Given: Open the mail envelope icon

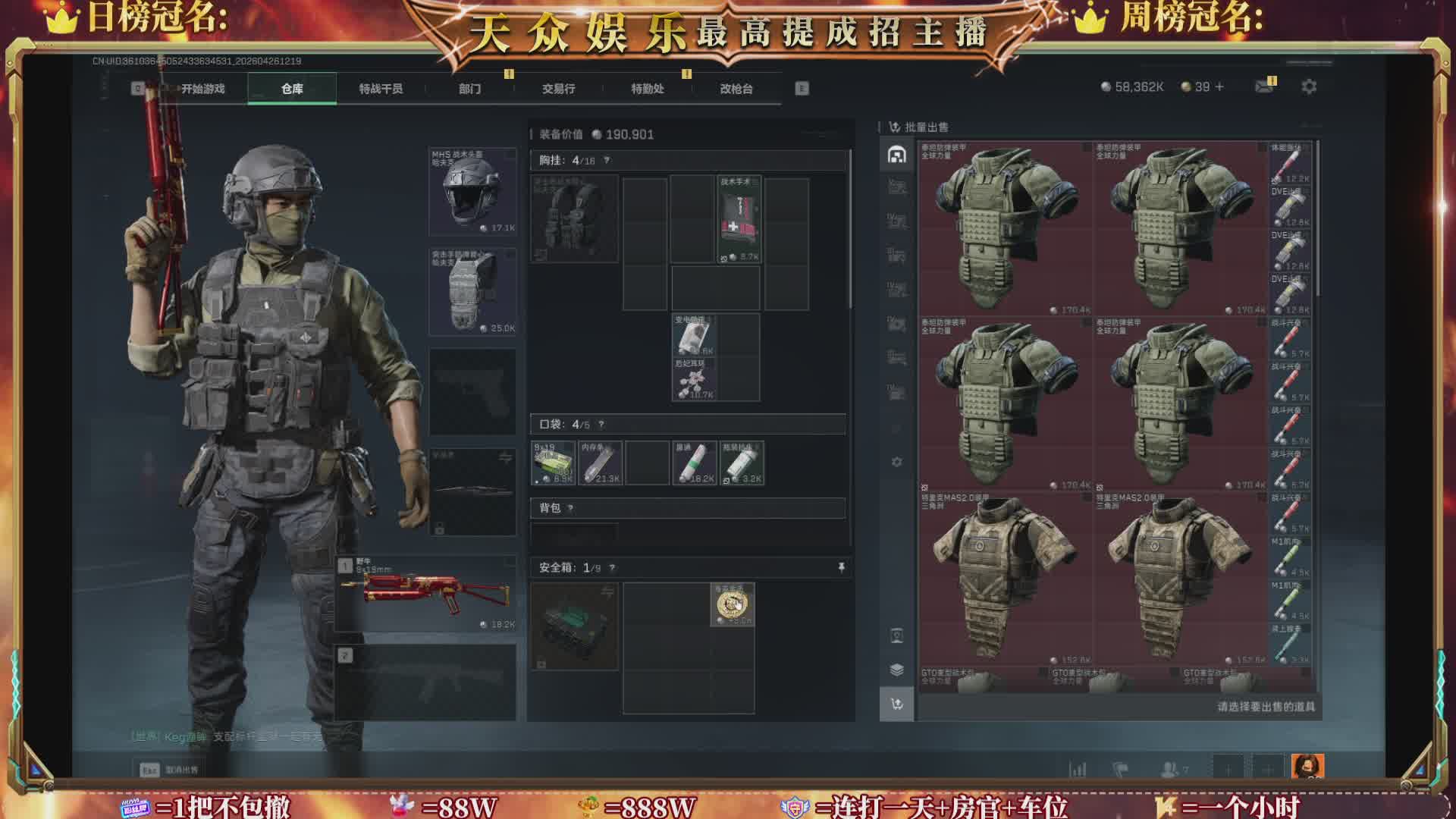Looking at the screenshot, I should (x=1263, y=87).
